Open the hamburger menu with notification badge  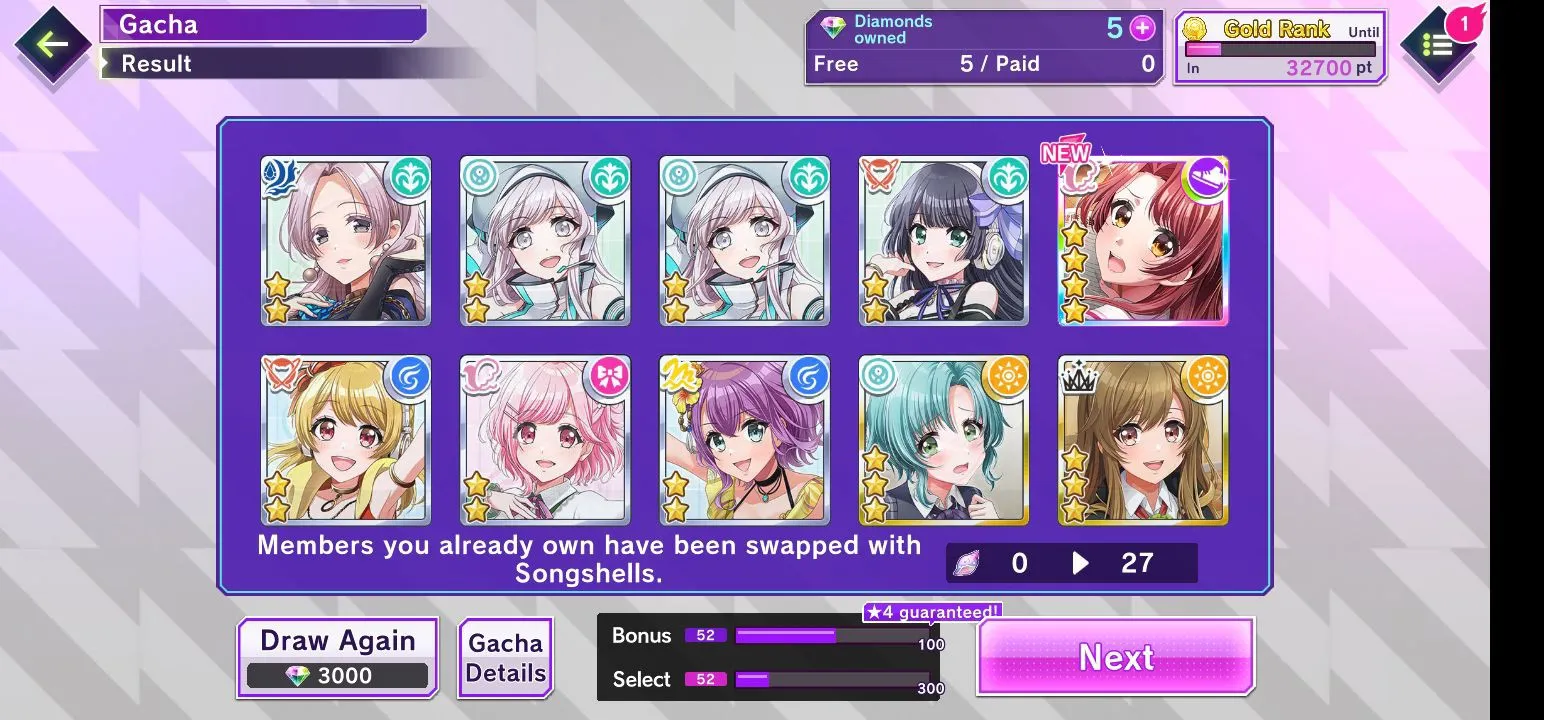(1438, 45)
